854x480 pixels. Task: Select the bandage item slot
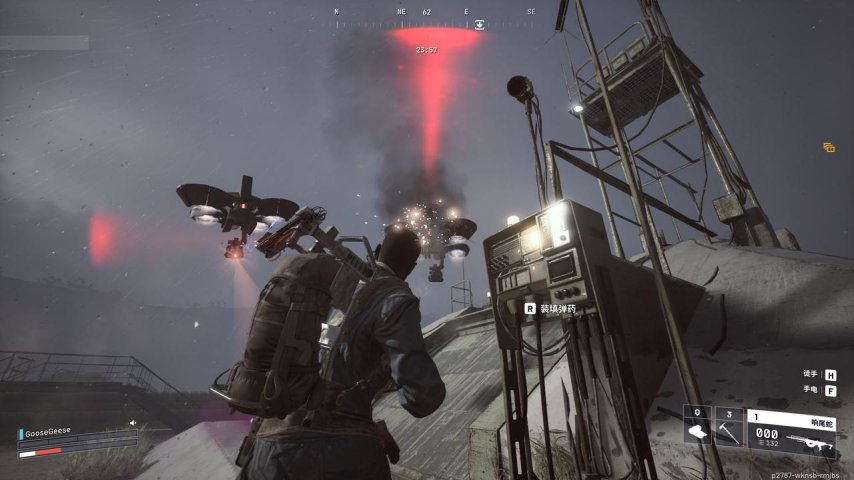pyautogui.click(x=698, y=425)
